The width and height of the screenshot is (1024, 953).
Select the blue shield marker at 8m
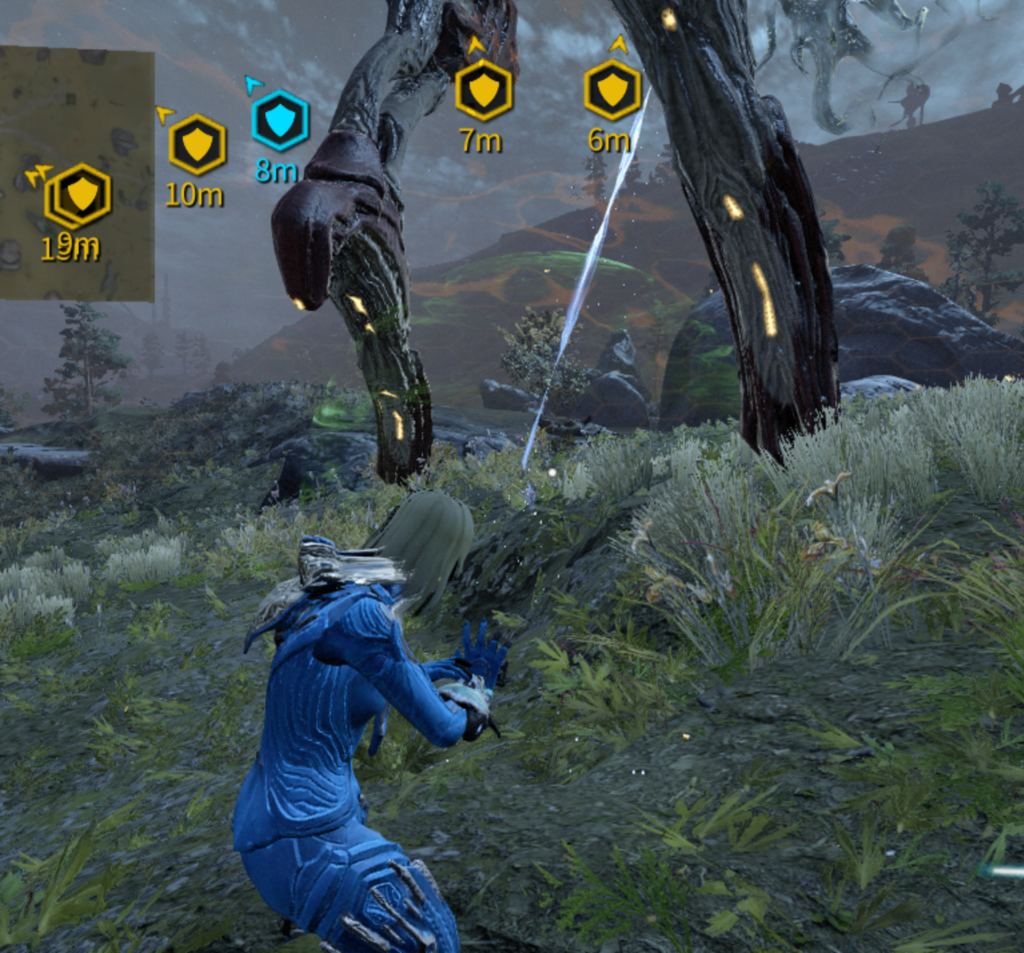280,120
